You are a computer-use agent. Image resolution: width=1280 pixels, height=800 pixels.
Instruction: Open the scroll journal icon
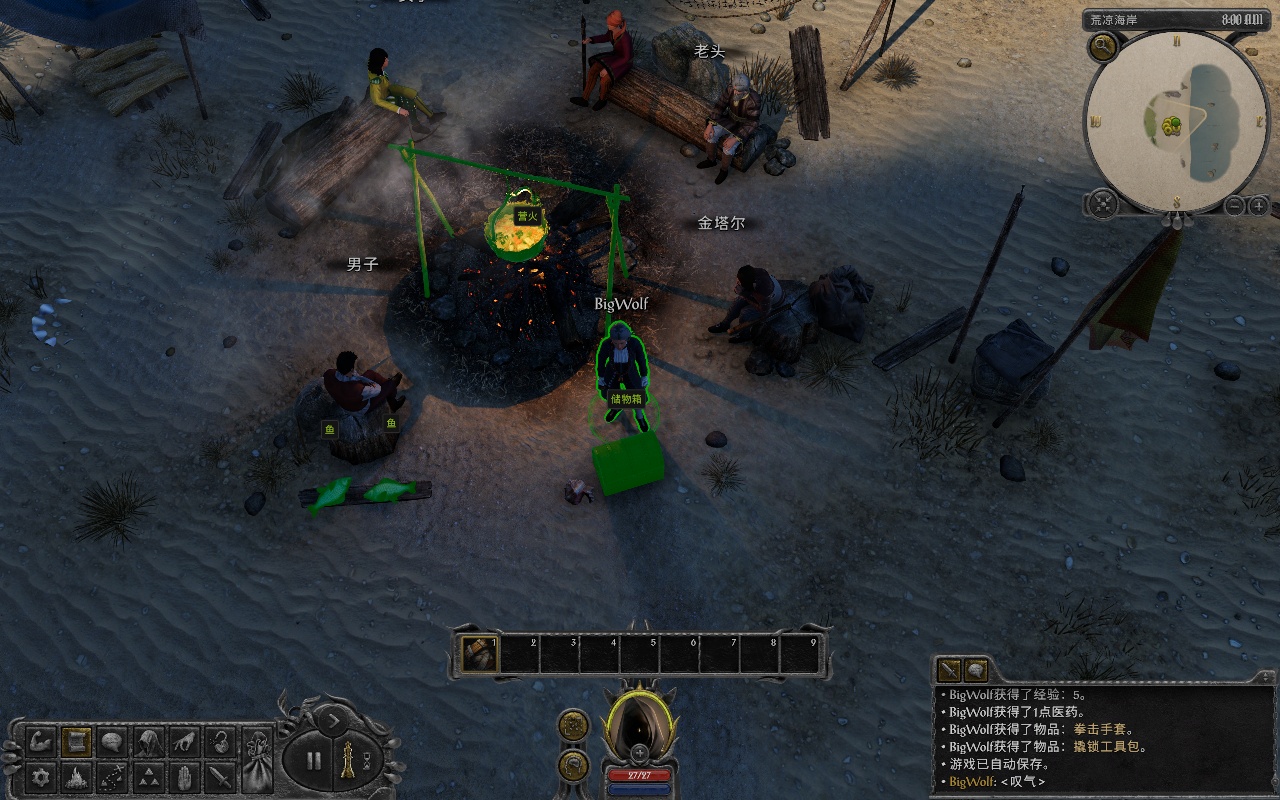click(x=77, y=742)
